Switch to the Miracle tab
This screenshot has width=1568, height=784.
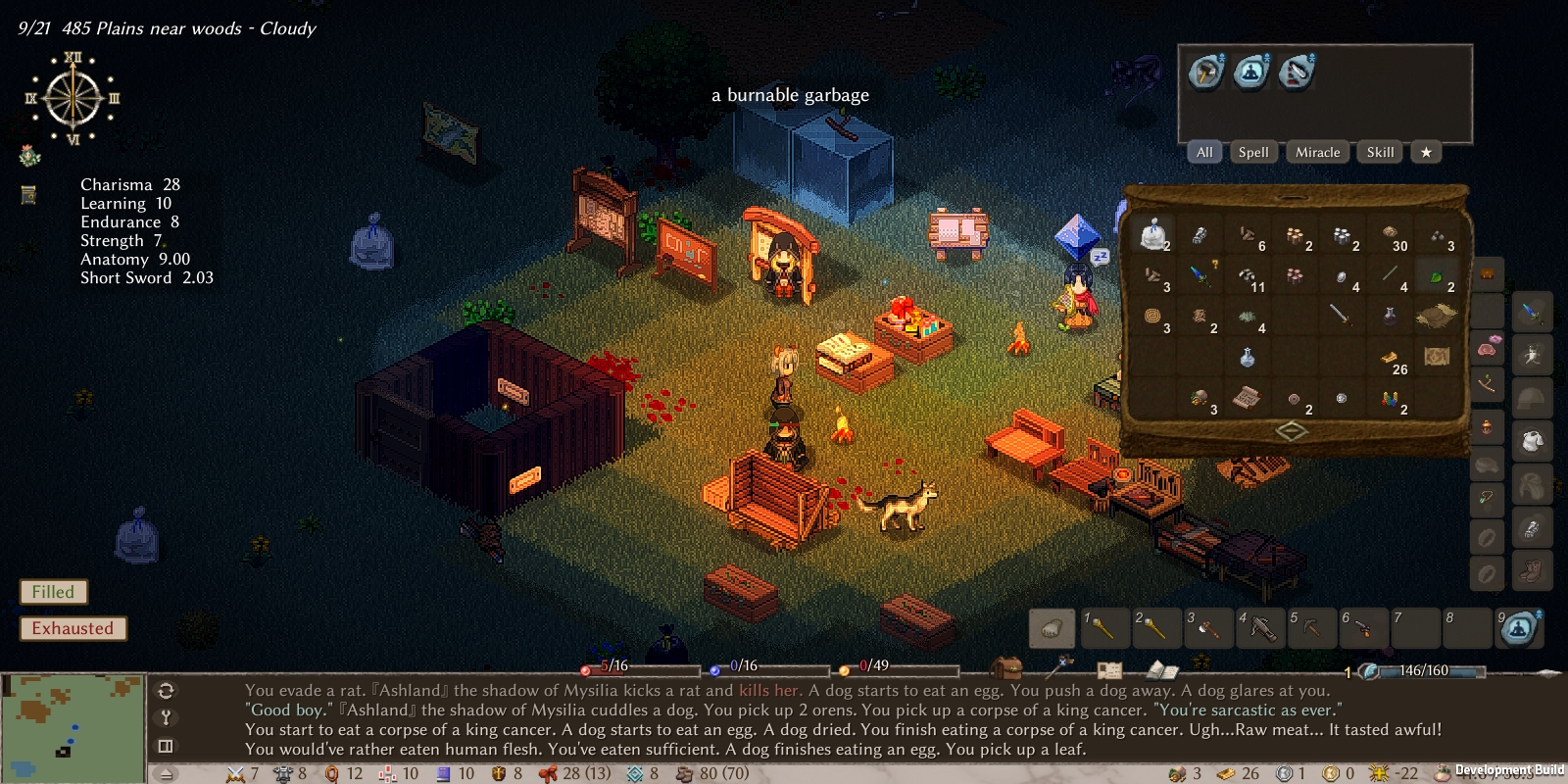pyautogui.click(x=1317, y=152)
